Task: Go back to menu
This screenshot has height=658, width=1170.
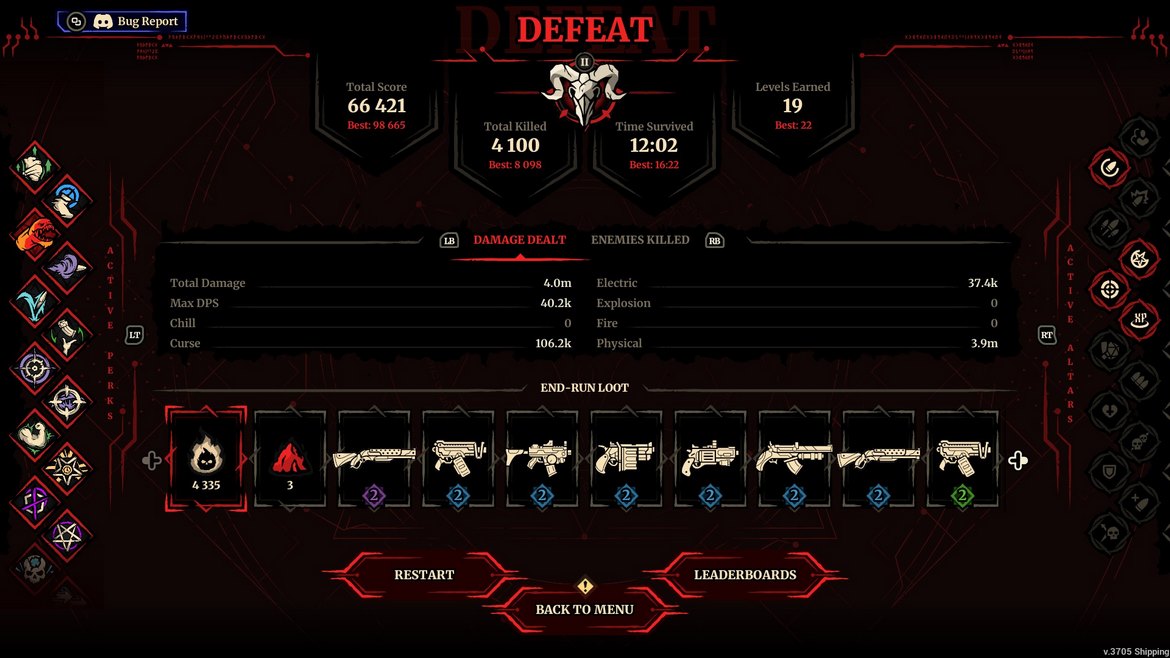Action: [584, 609]
